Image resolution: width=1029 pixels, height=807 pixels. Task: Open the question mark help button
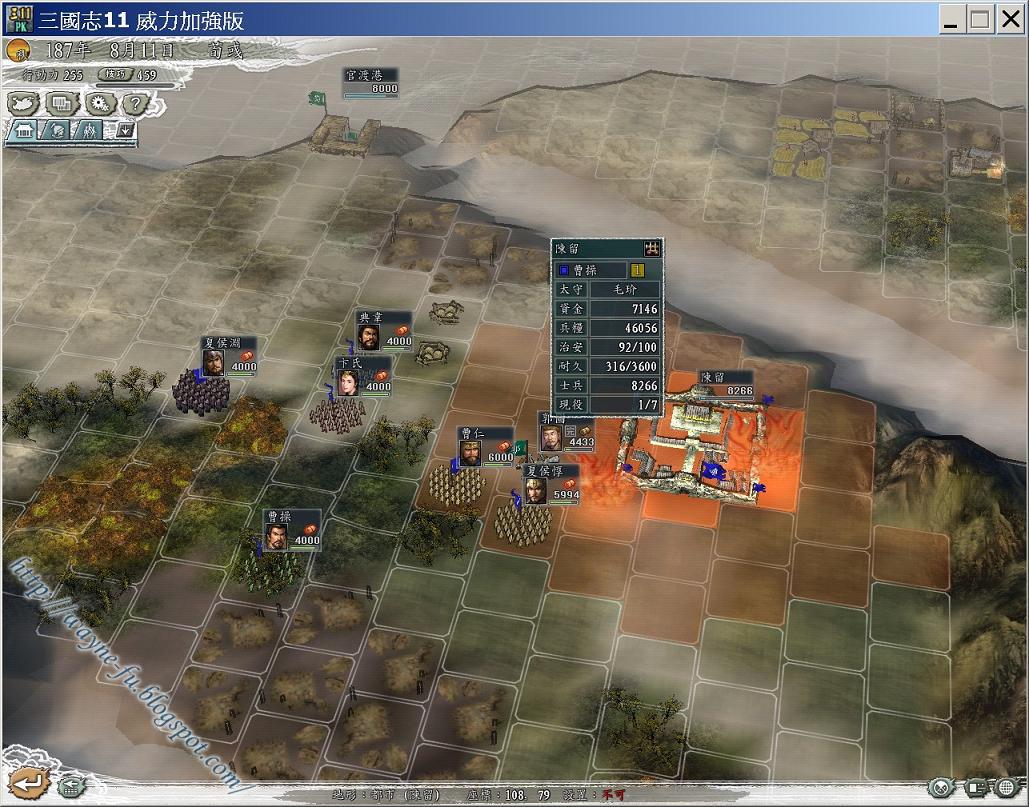coord(135,102)
